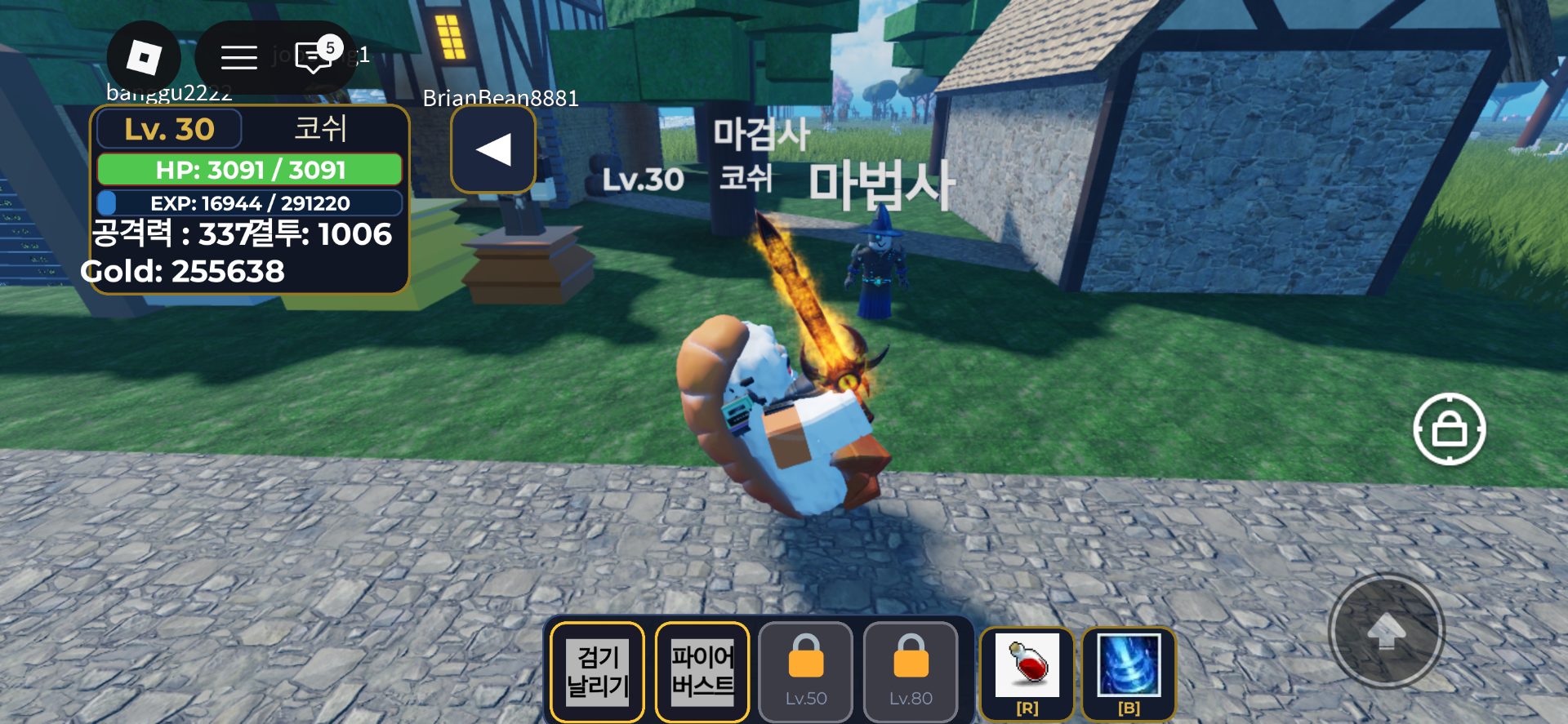Screen dimensions: 1568x724
Task: Toggle the left arrow collapse control
Action: pos(492,149)
